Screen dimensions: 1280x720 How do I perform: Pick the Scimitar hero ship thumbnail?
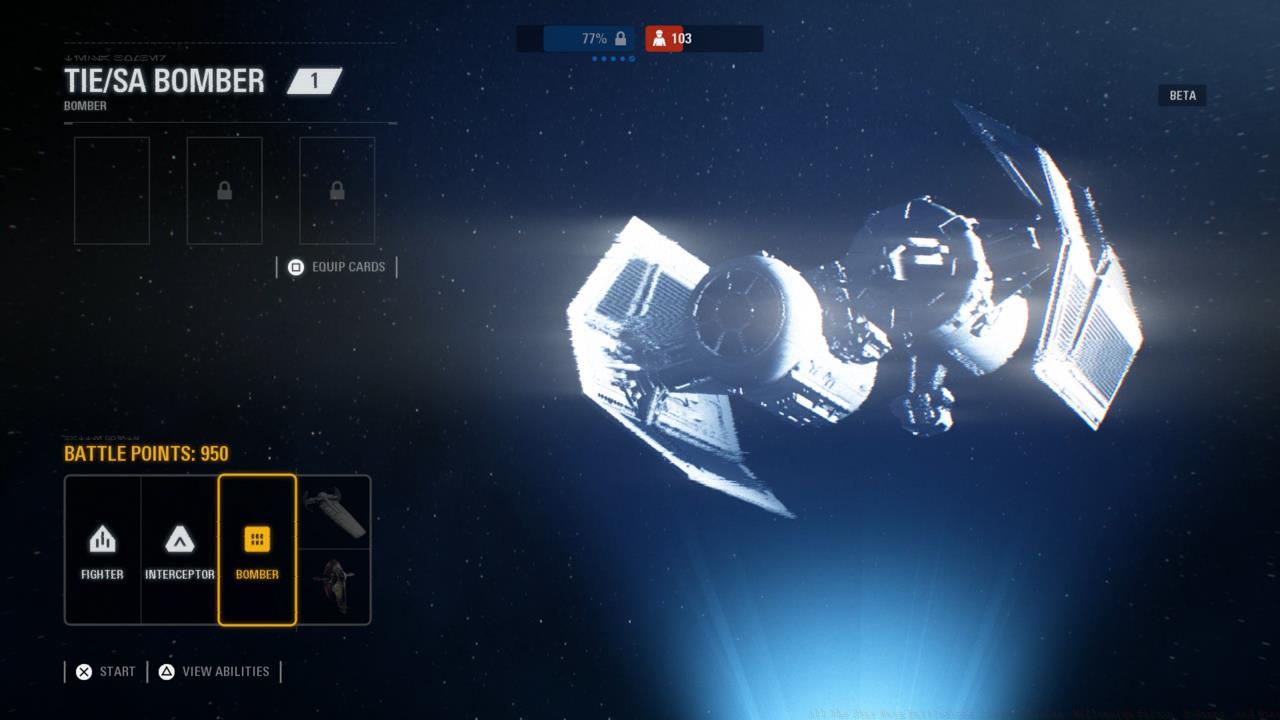(334, 512)
